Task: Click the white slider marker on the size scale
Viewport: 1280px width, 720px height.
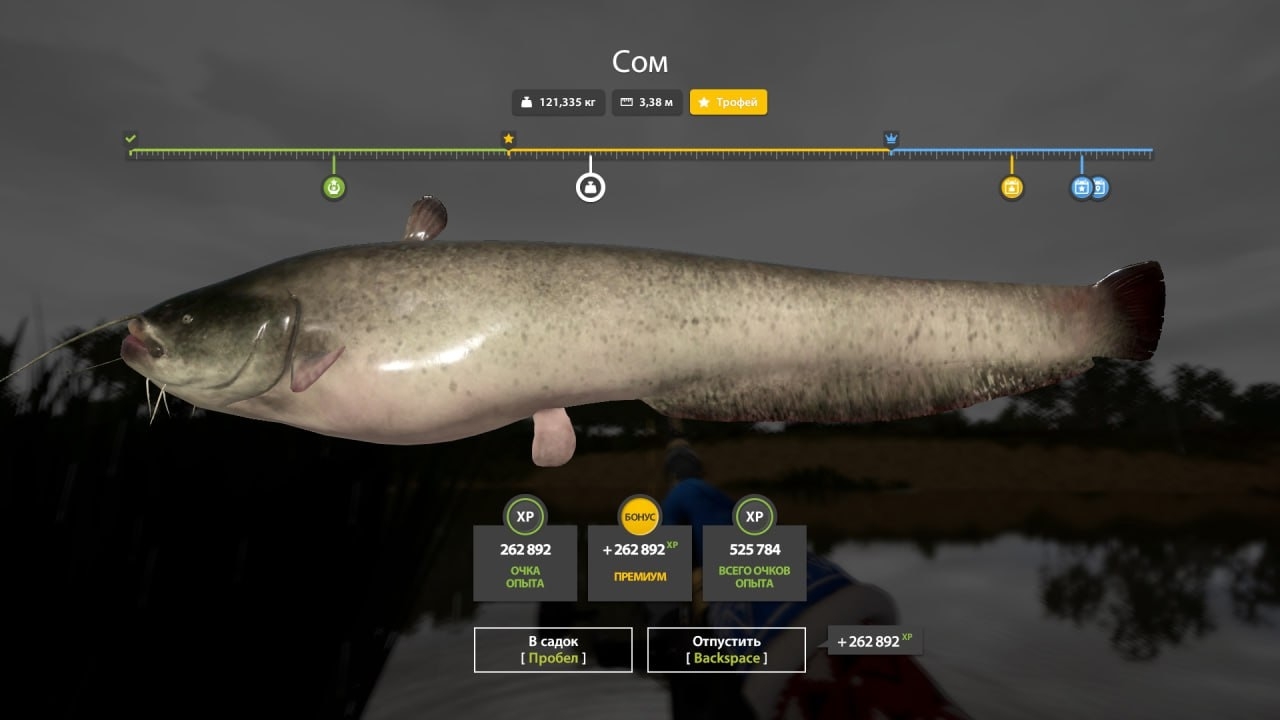Action: (x=591, y=187)
